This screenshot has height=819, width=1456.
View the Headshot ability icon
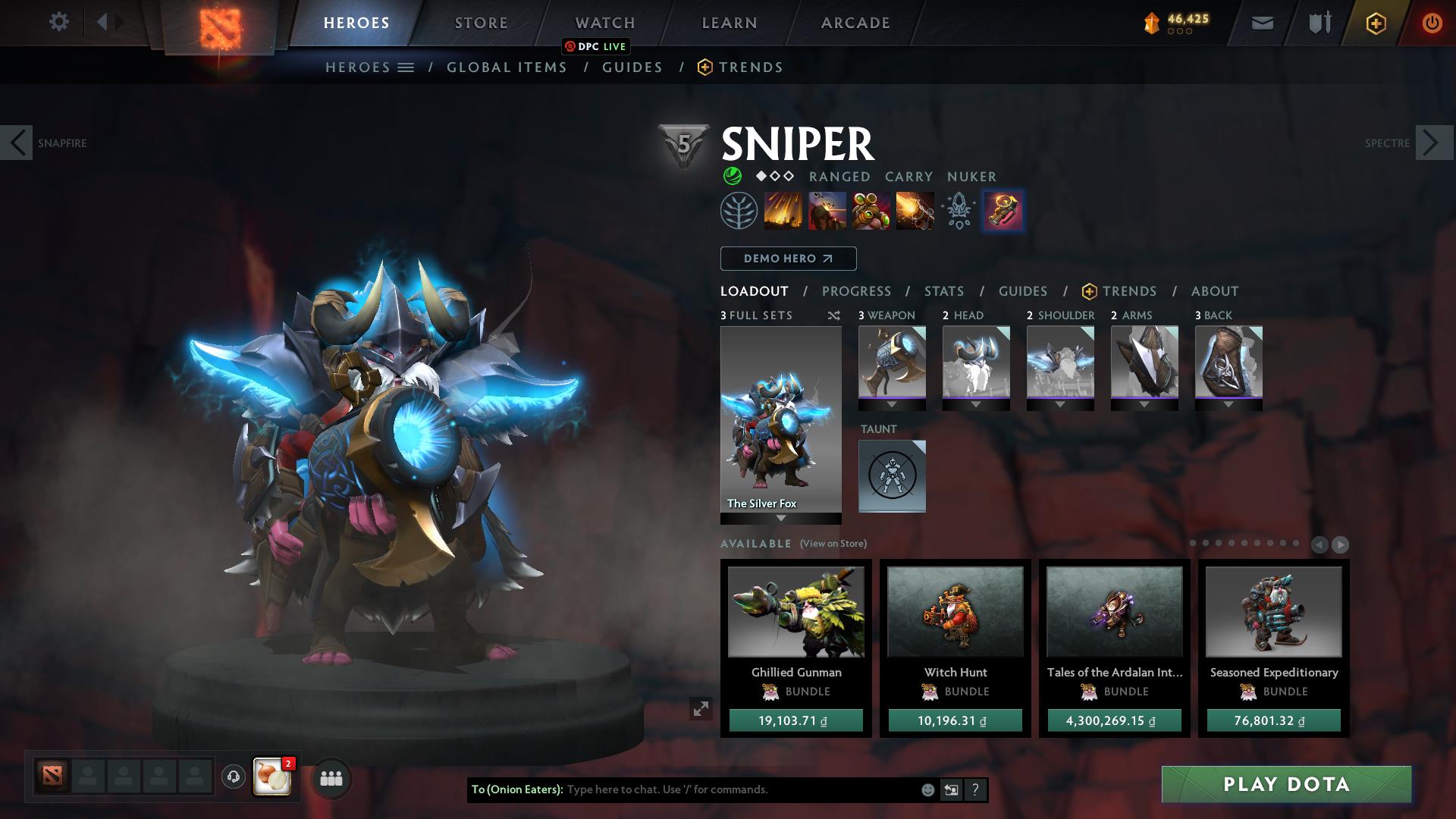click(x=828, y=212)
